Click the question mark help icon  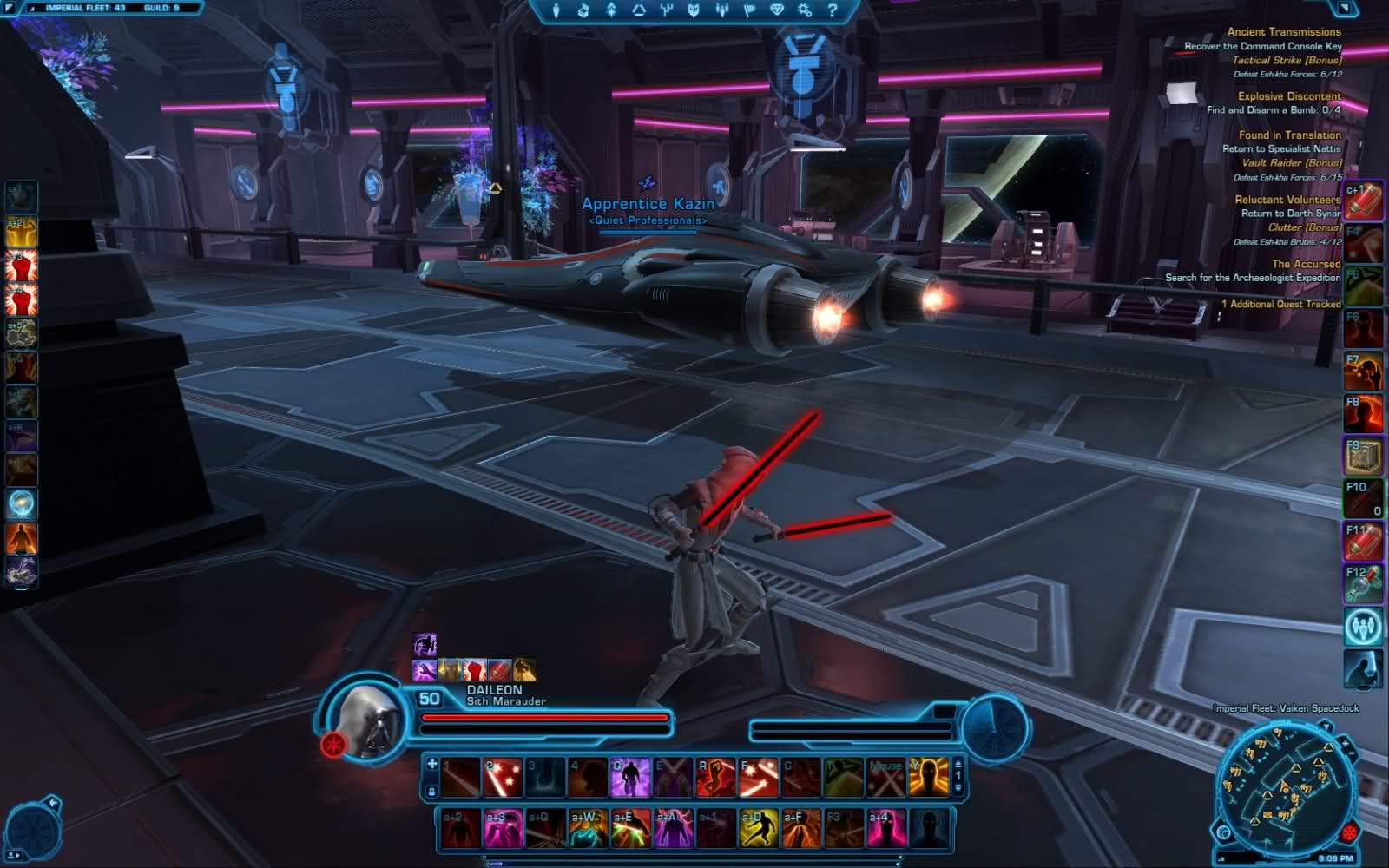tap(832, 10)
